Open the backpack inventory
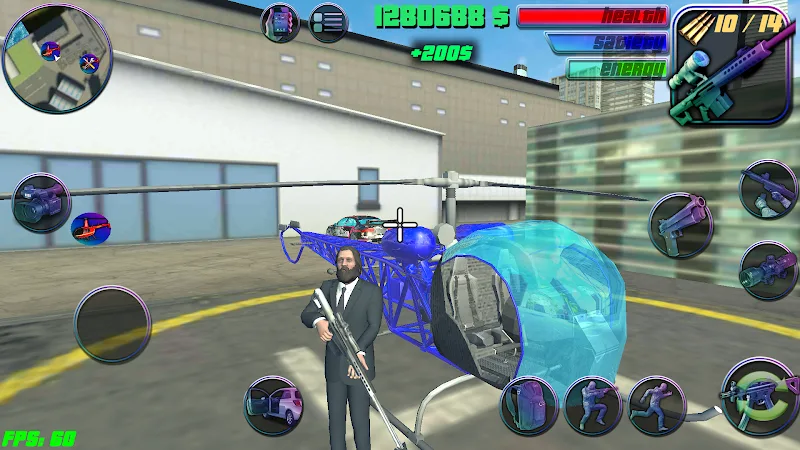Image resolution: width=800 pixels, height=450 pixels. 529,405
